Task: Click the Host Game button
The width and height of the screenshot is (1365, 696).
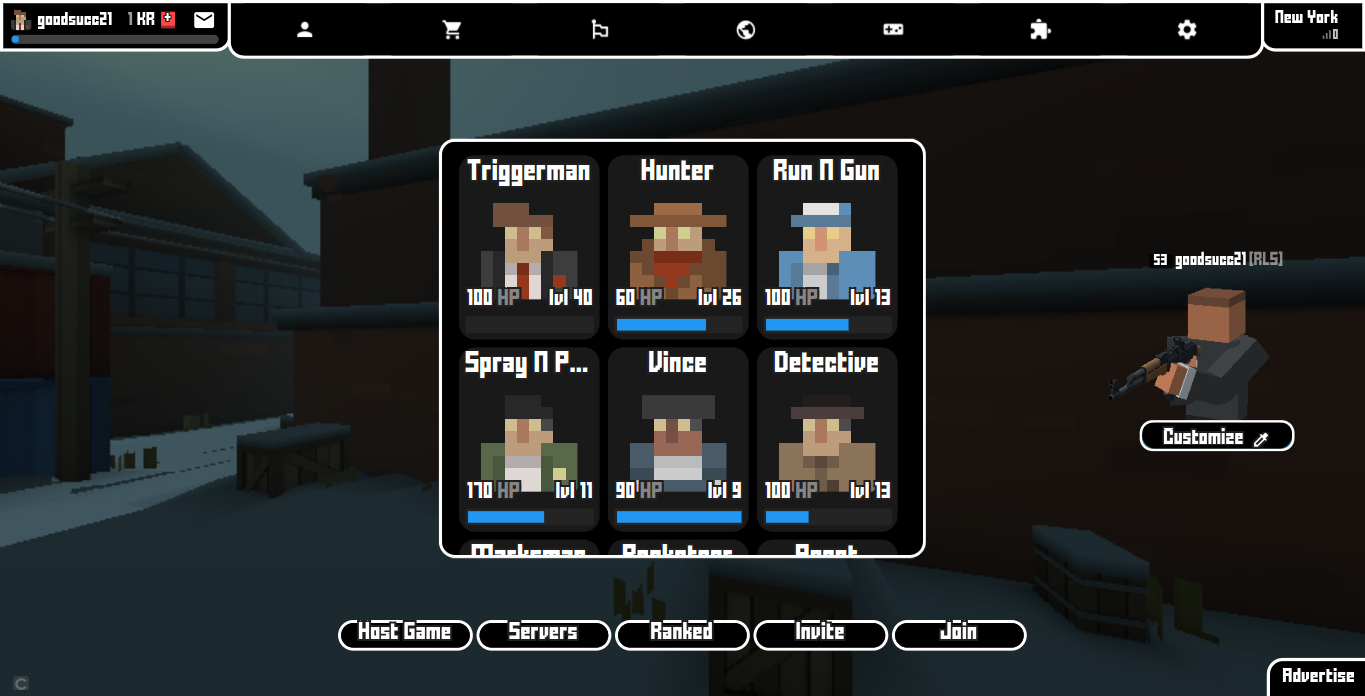Action: tap(405, 634)
